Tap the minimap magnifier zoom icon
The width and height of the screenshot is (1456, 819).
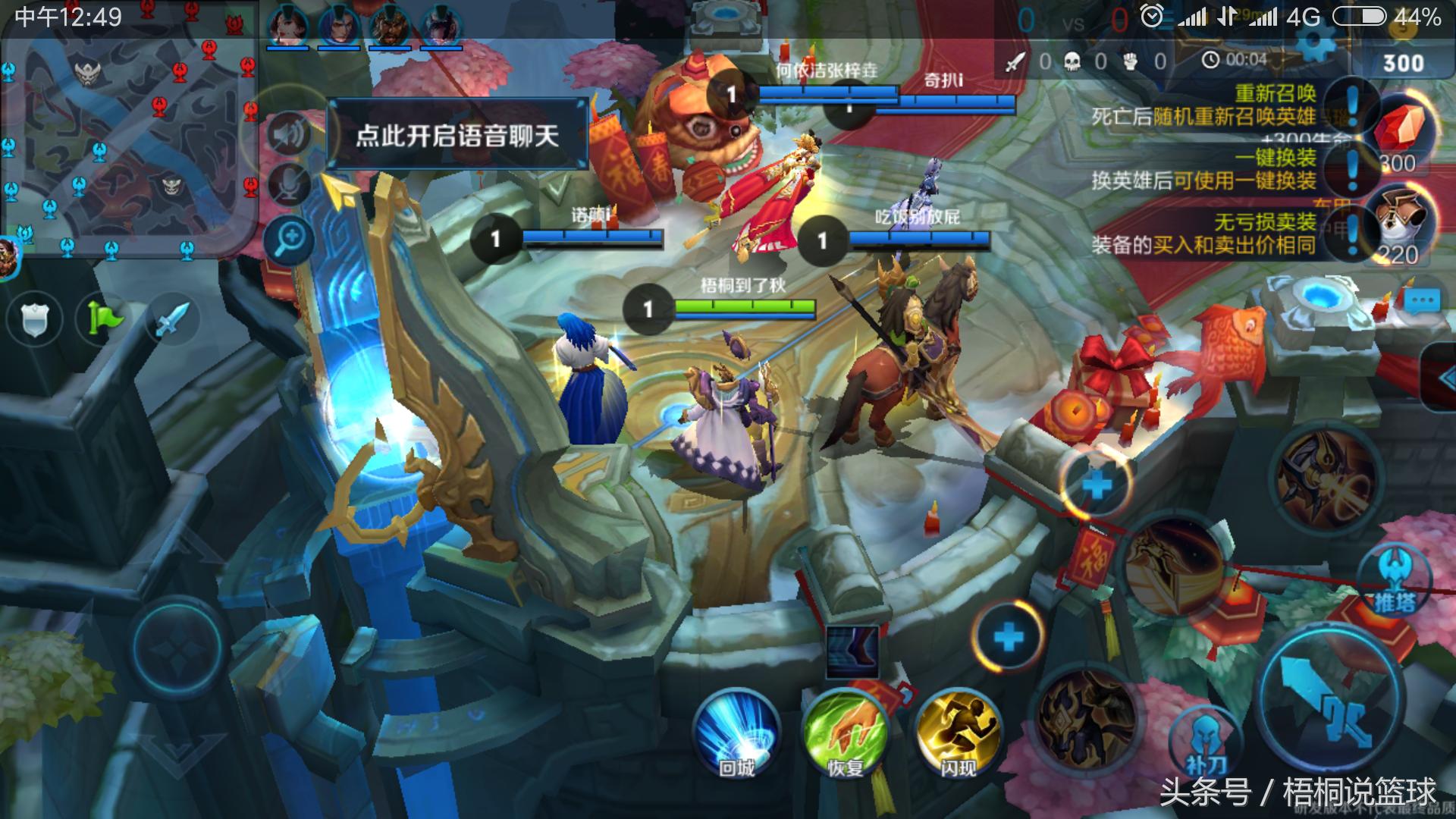(287, 237)
